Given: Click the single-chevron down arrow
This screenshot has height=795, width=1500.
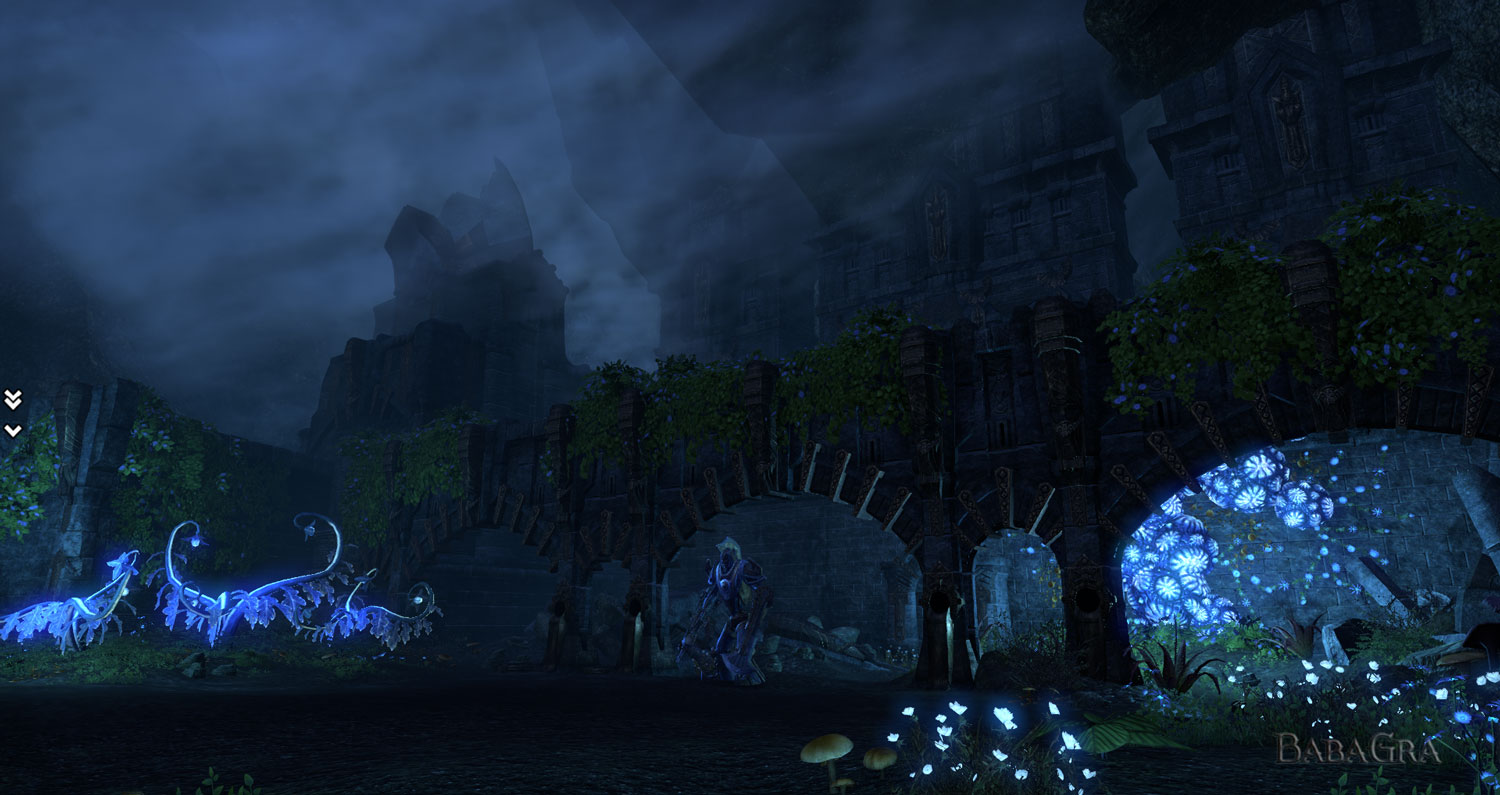Looking at the screenshot, I should [x=12, y=430].
